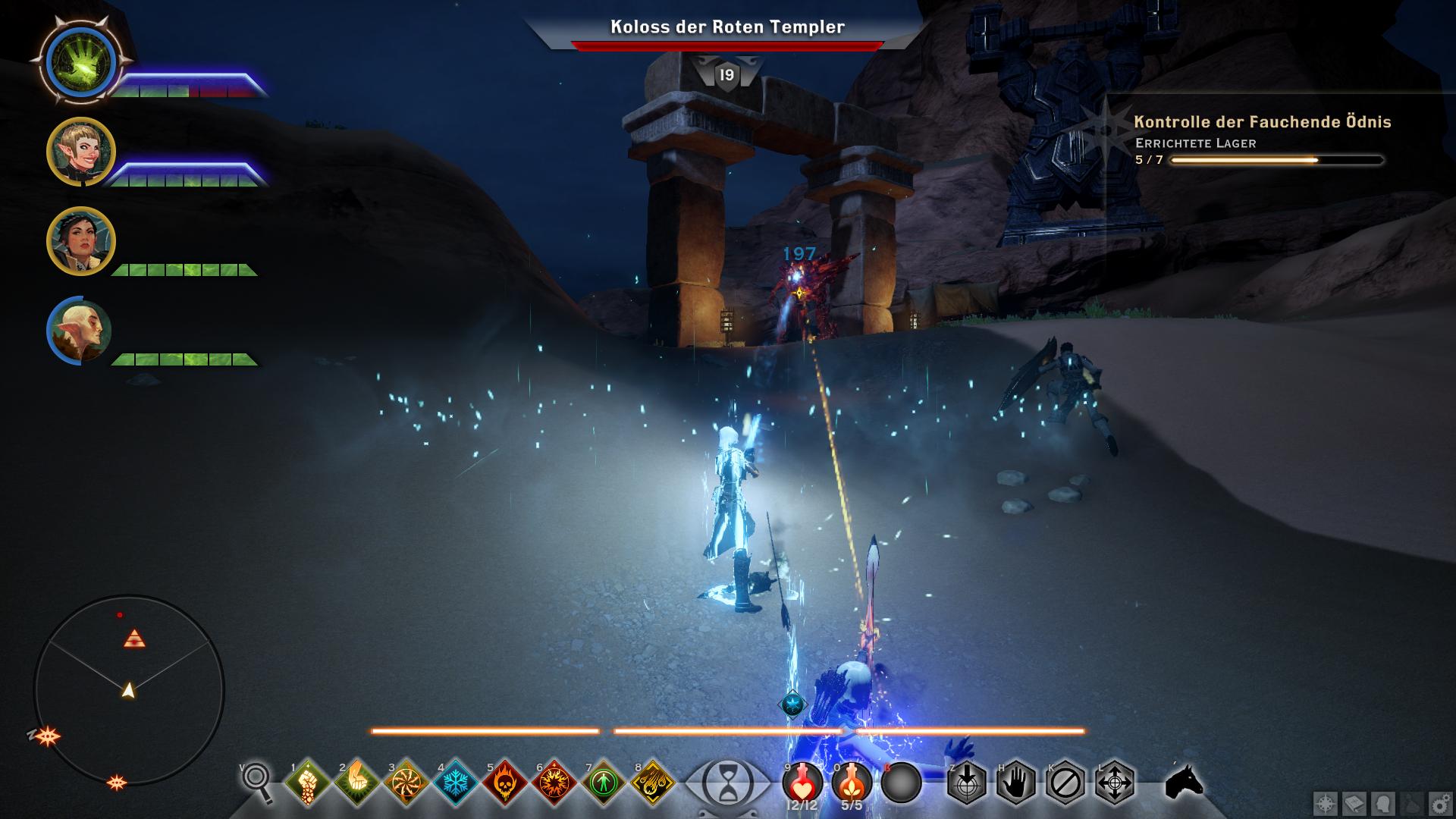Use the orange leaf regeneration potion

click(x=852, y=780)
